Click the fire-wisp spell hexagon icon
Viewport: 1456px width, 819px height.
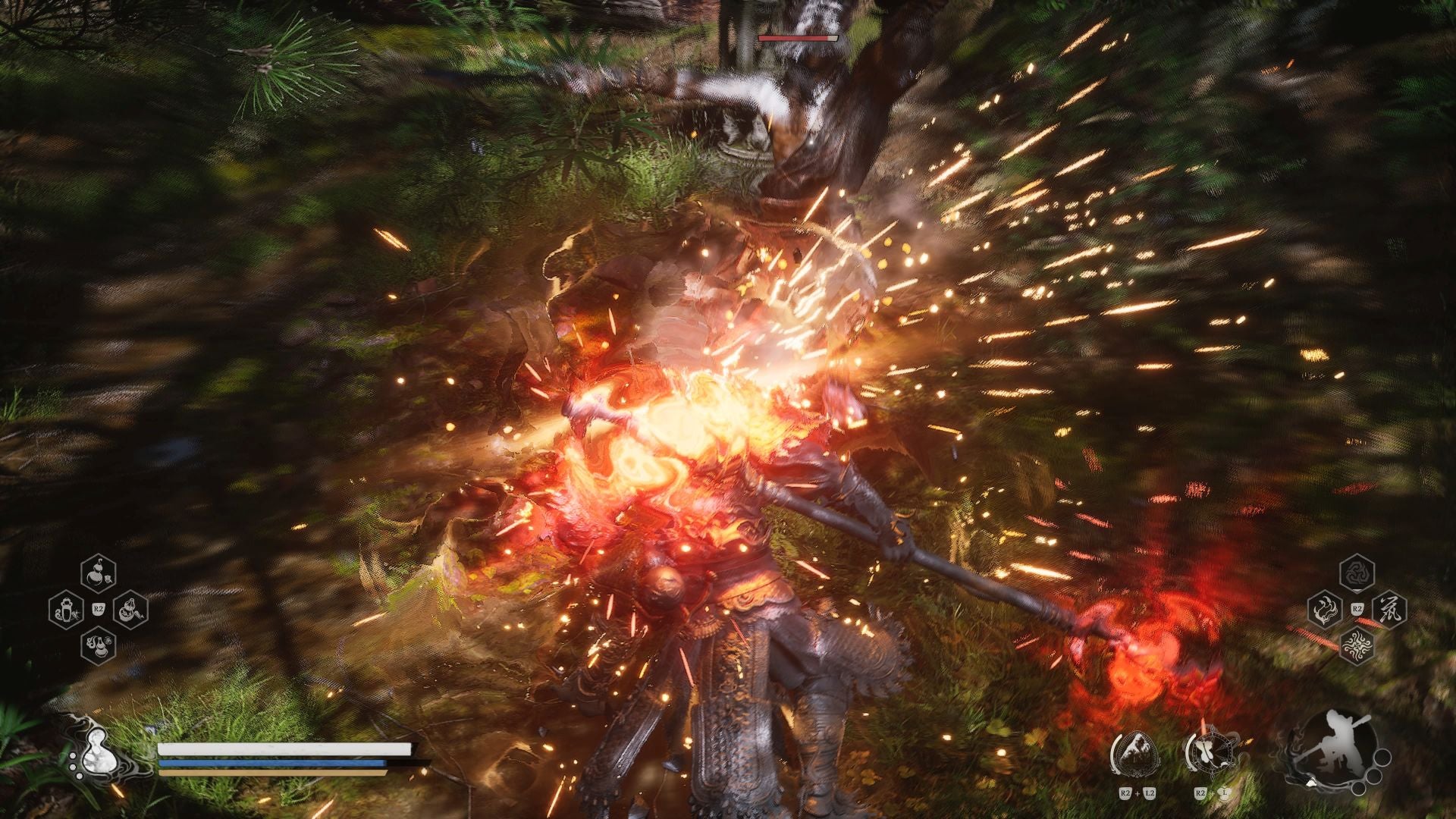click(1326, 607)
